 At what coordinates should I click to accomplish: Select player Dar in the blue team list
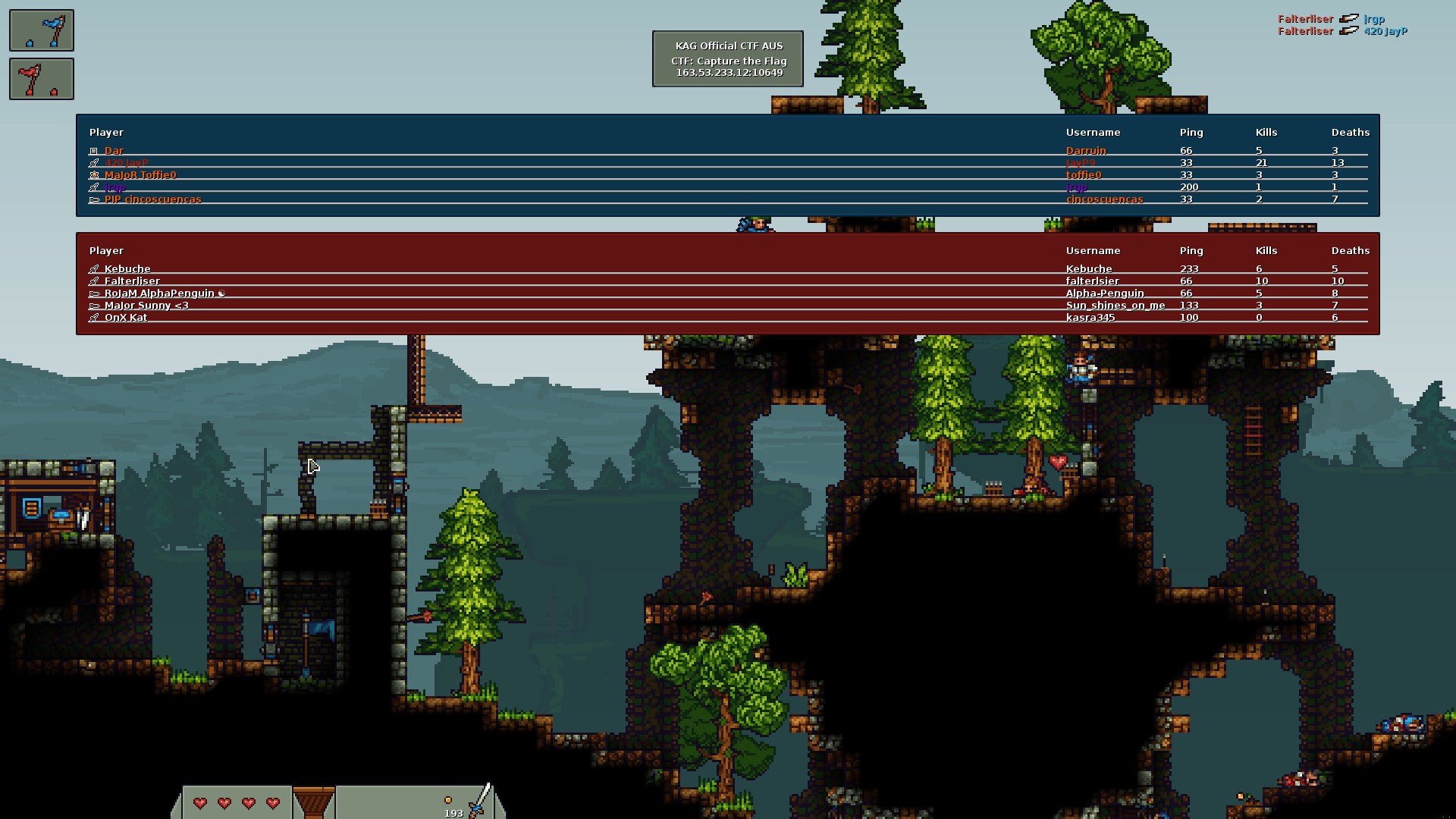(x=115, y=151)
